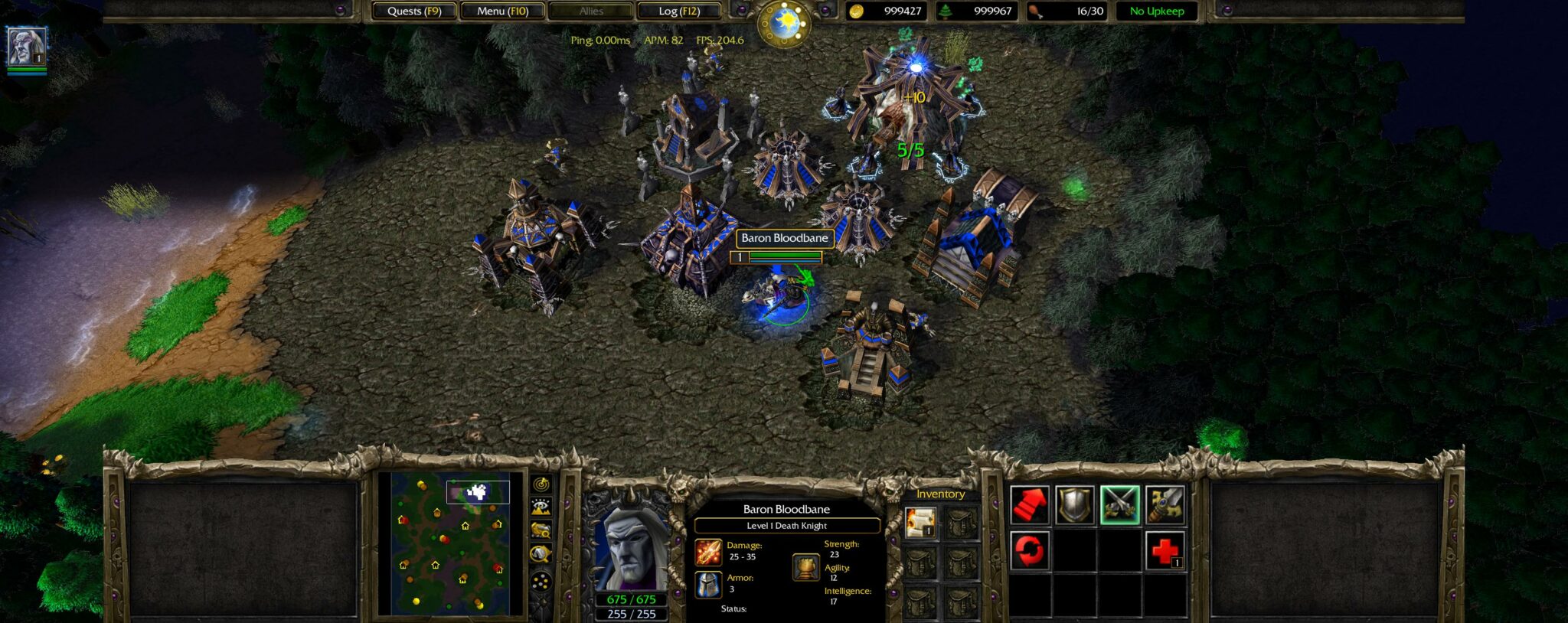
Task: Open the Quests (F9) panel
Action: point(413,11)
